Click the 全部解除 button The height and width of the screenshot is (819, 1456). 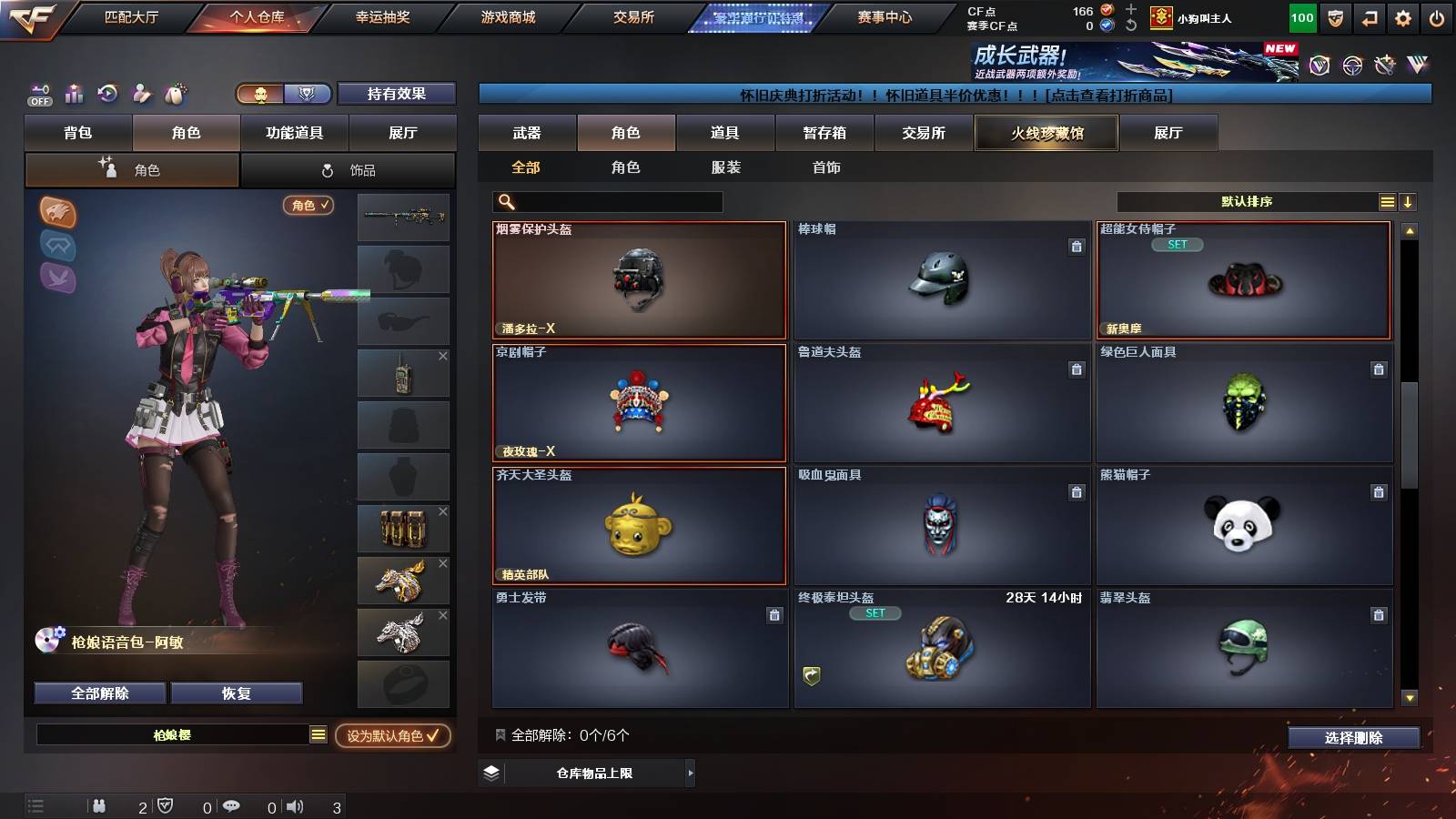coord(97,693)
